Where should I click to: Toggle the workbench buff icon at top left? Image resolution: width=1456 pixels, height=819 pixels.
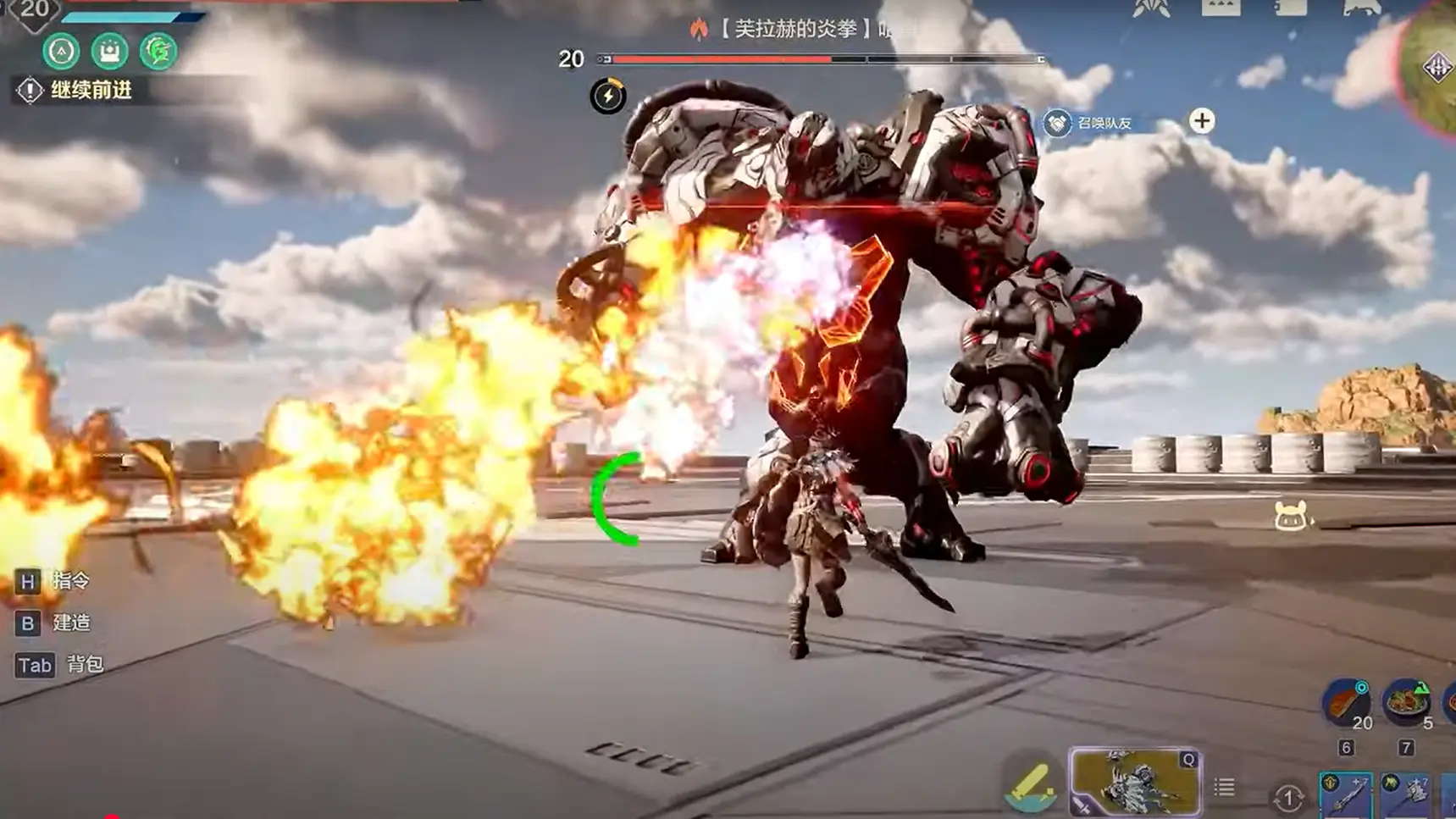(x=108, y=51)
